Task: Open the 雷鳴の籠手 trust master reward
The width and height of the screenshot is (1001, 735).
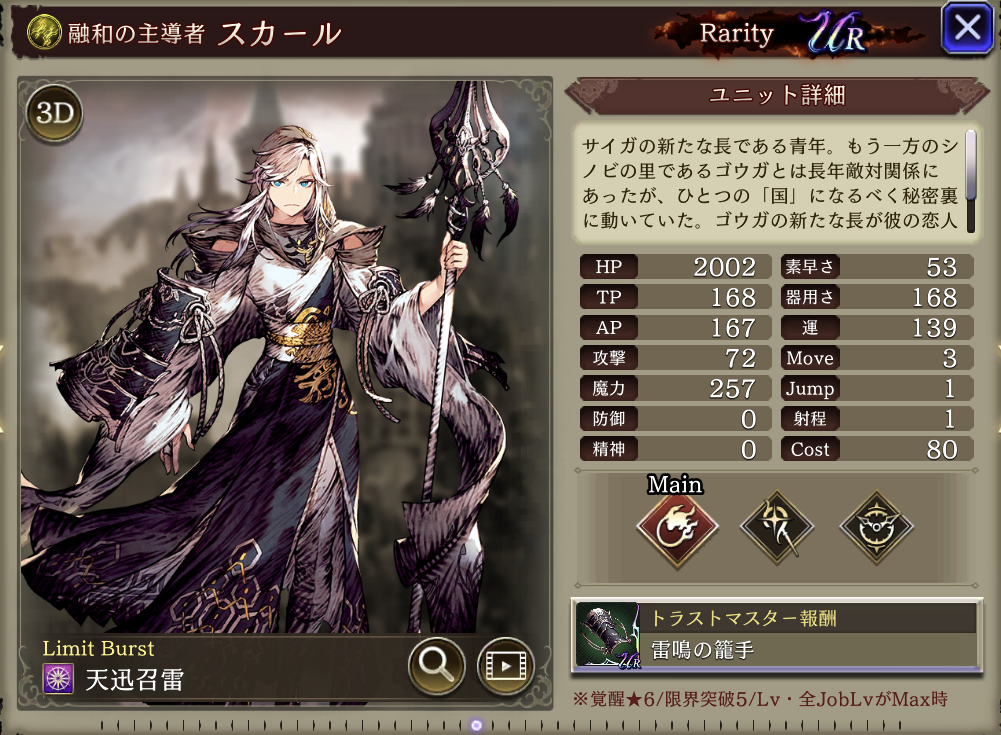Action: 773,635
